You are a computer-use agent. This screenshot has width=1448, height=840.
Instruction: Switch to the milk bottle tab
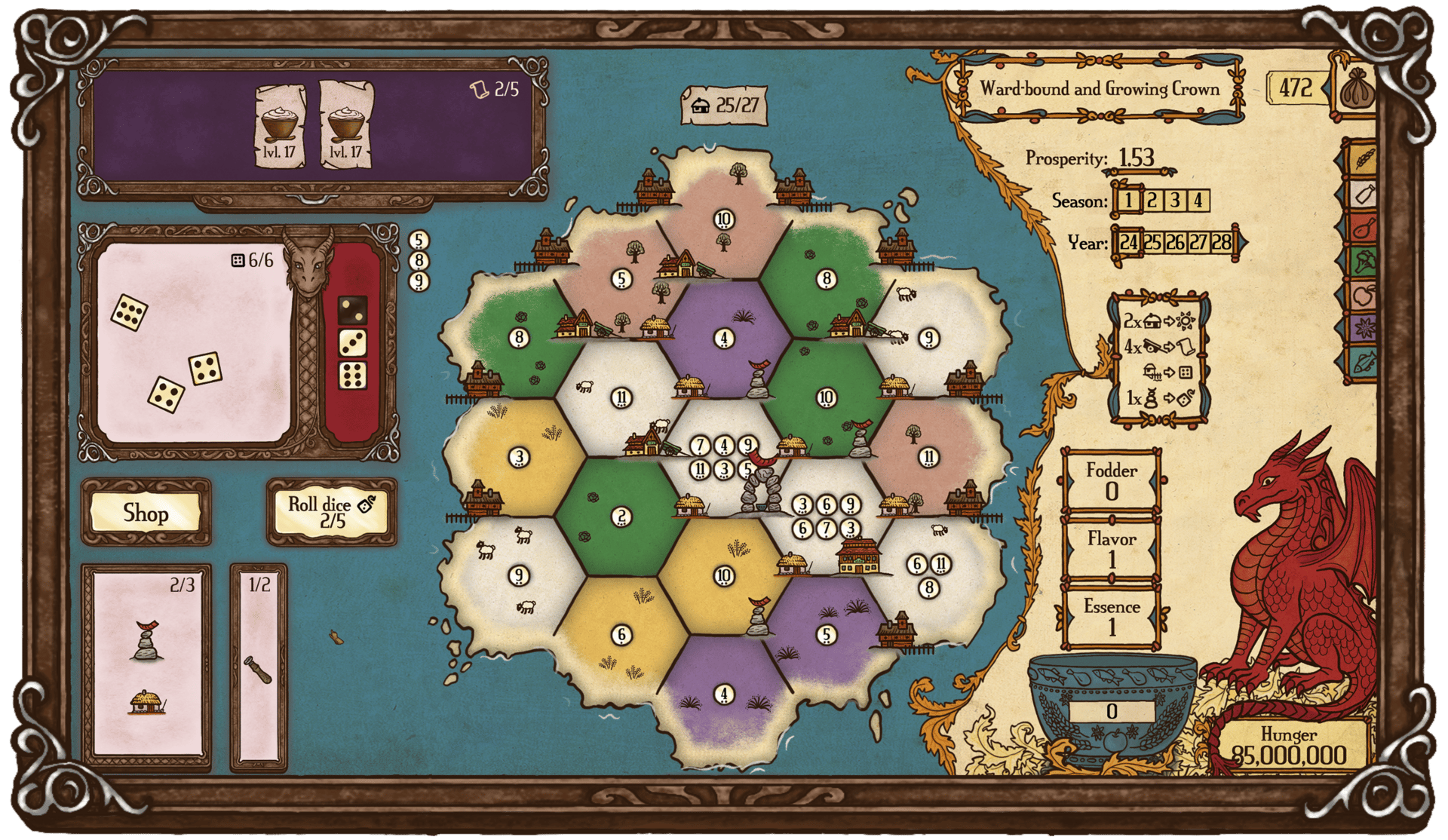[1364, 195]
